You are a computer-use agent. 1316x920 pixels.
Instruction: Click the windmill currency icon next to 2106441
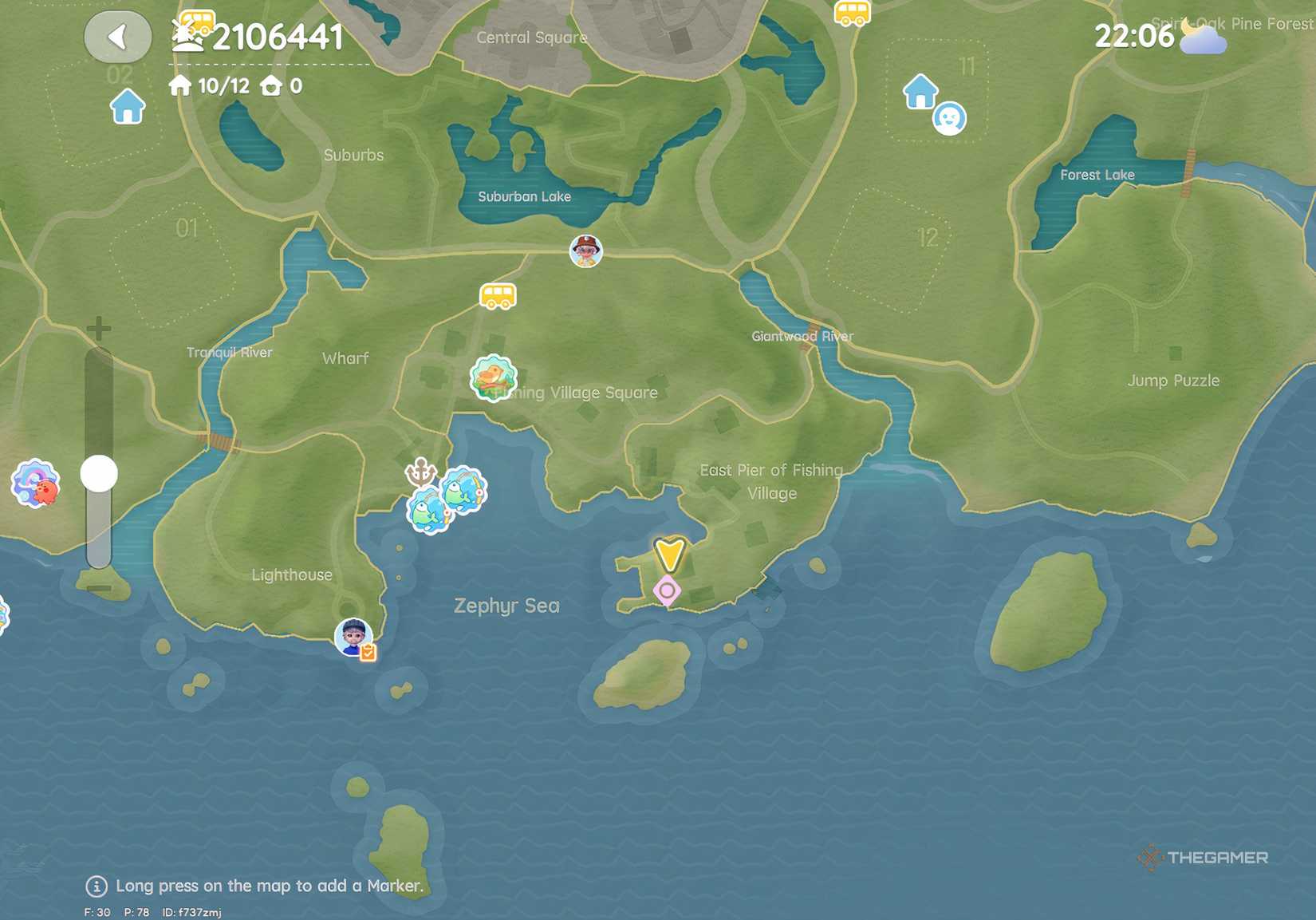coord(186,36)
